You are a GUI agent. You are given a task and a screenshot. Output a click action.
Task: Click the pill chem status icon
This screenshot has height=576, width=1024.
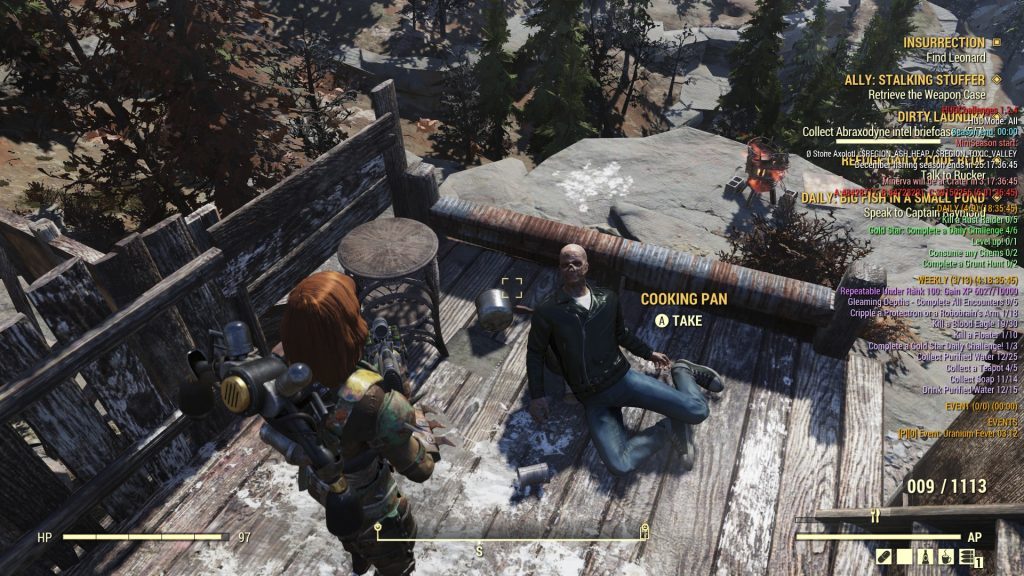click(x=885, y=556)
